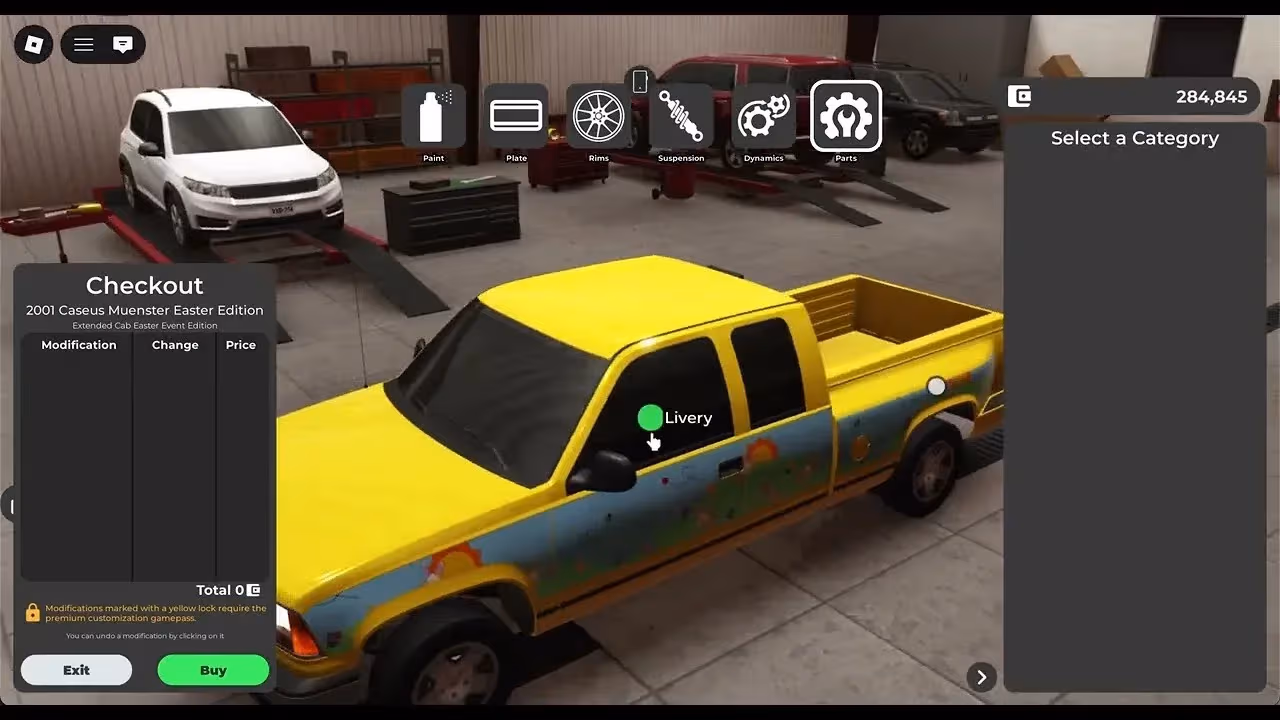Select the Modification column header

[x=78, y=344]
